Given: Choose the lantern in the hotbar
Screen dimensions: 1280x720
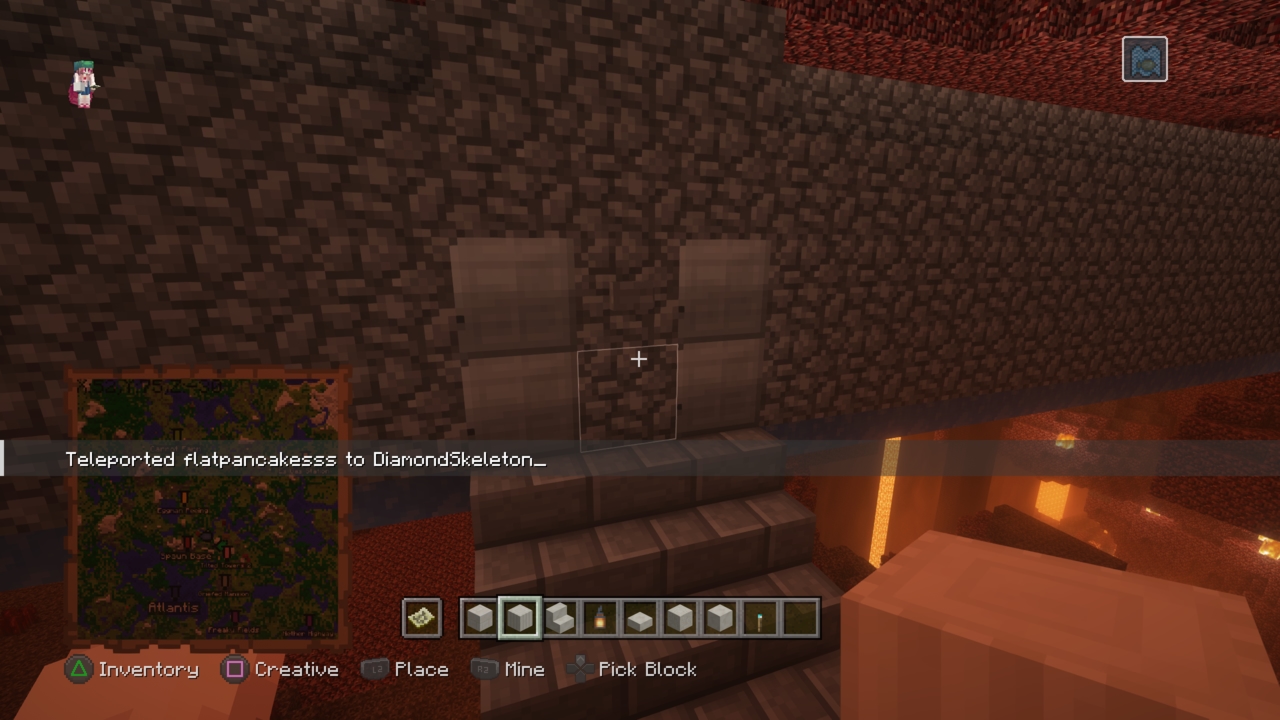Looking at the screenshot, I should tap(600, 619).
